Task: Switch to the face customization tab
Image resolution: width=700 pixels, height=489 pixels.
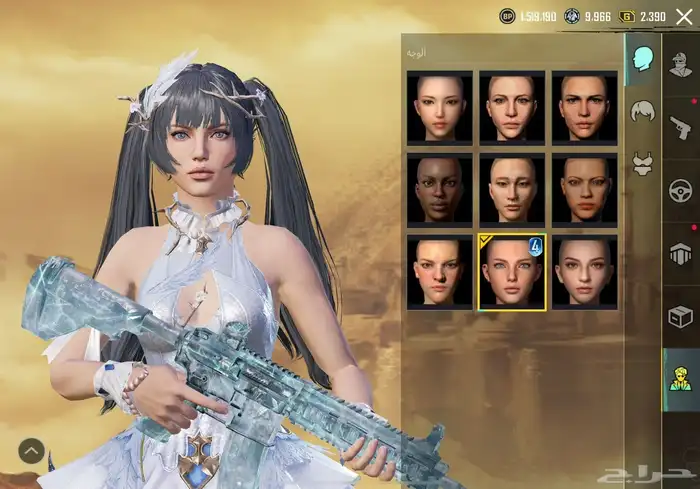Action: [641, 59]
